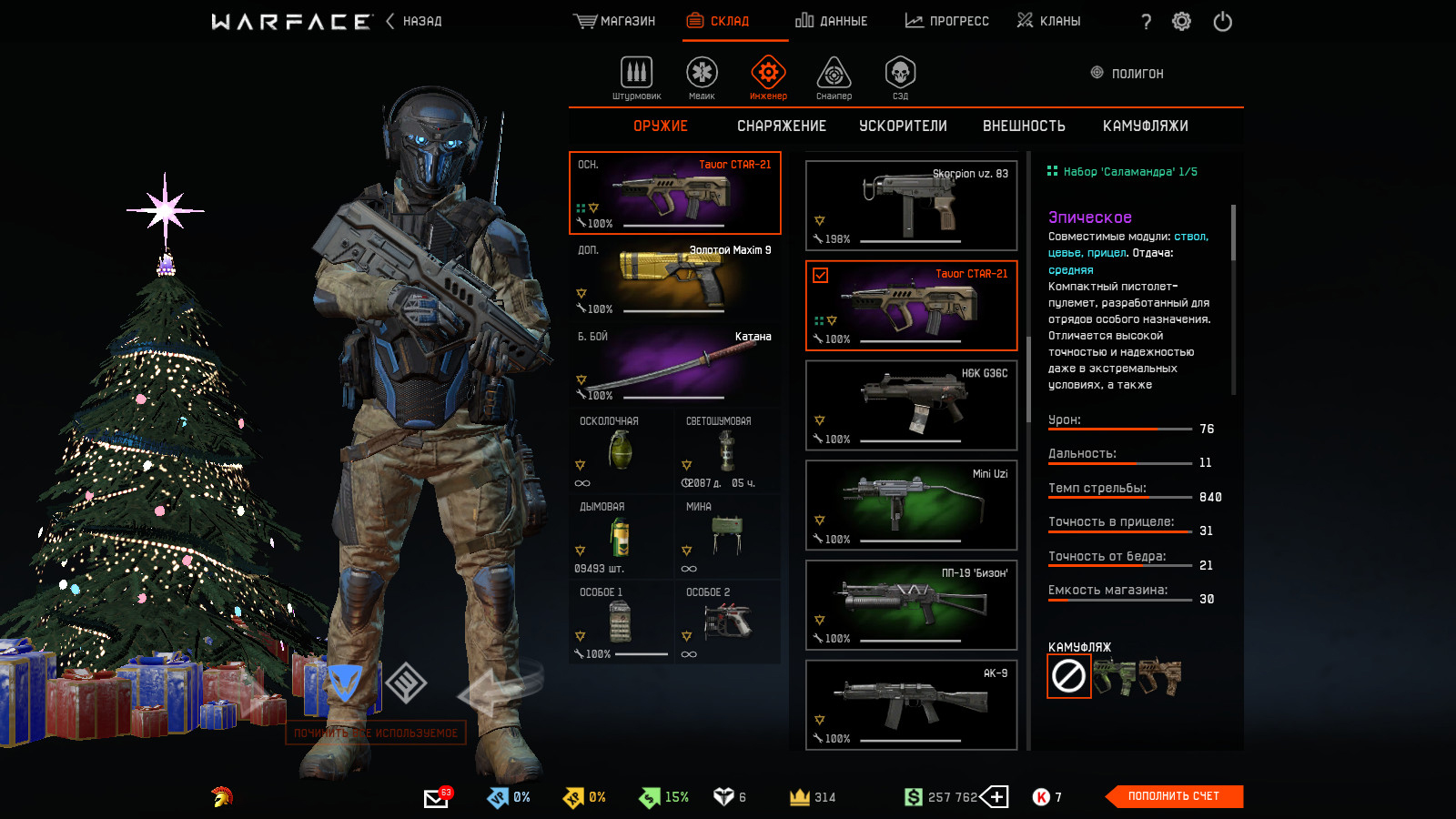Choose the Снайпер class
The height and width of the screenshot is (819, 1456).
coord(834,77)
